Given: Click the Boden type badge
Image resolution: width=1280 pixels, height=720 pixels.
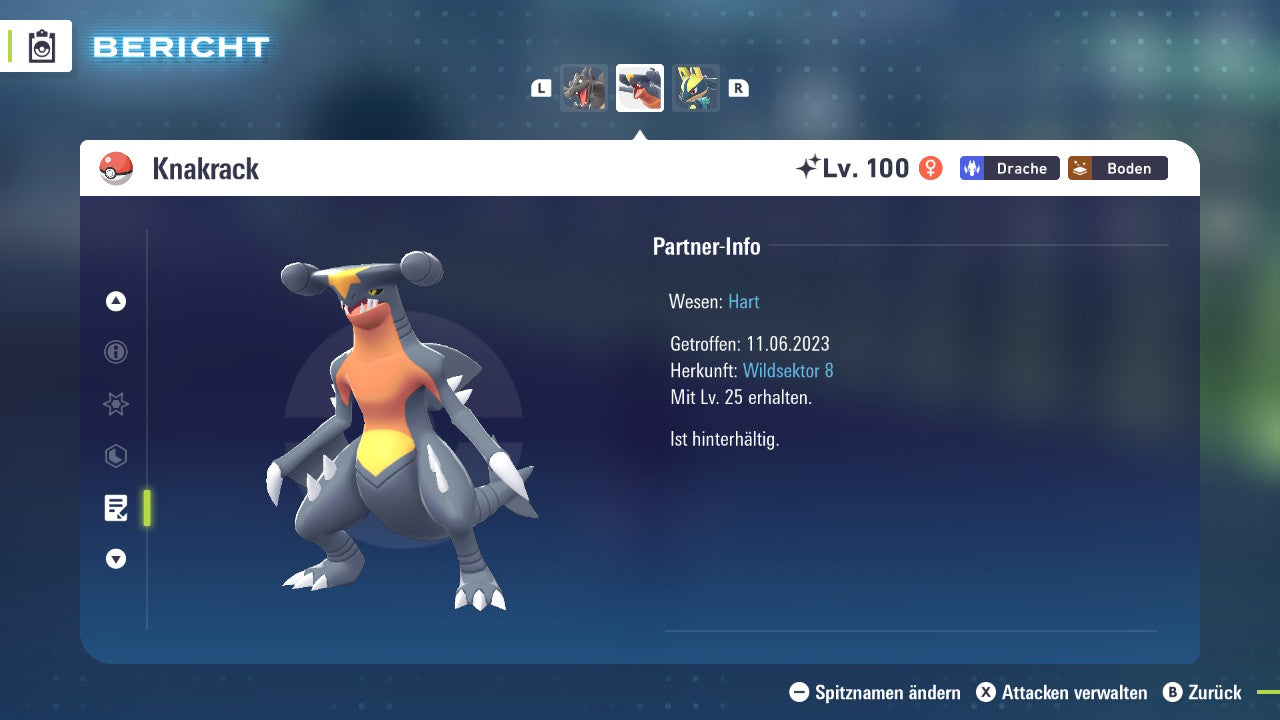Looking at the screenshot, I should click(x=1117, y=168).
